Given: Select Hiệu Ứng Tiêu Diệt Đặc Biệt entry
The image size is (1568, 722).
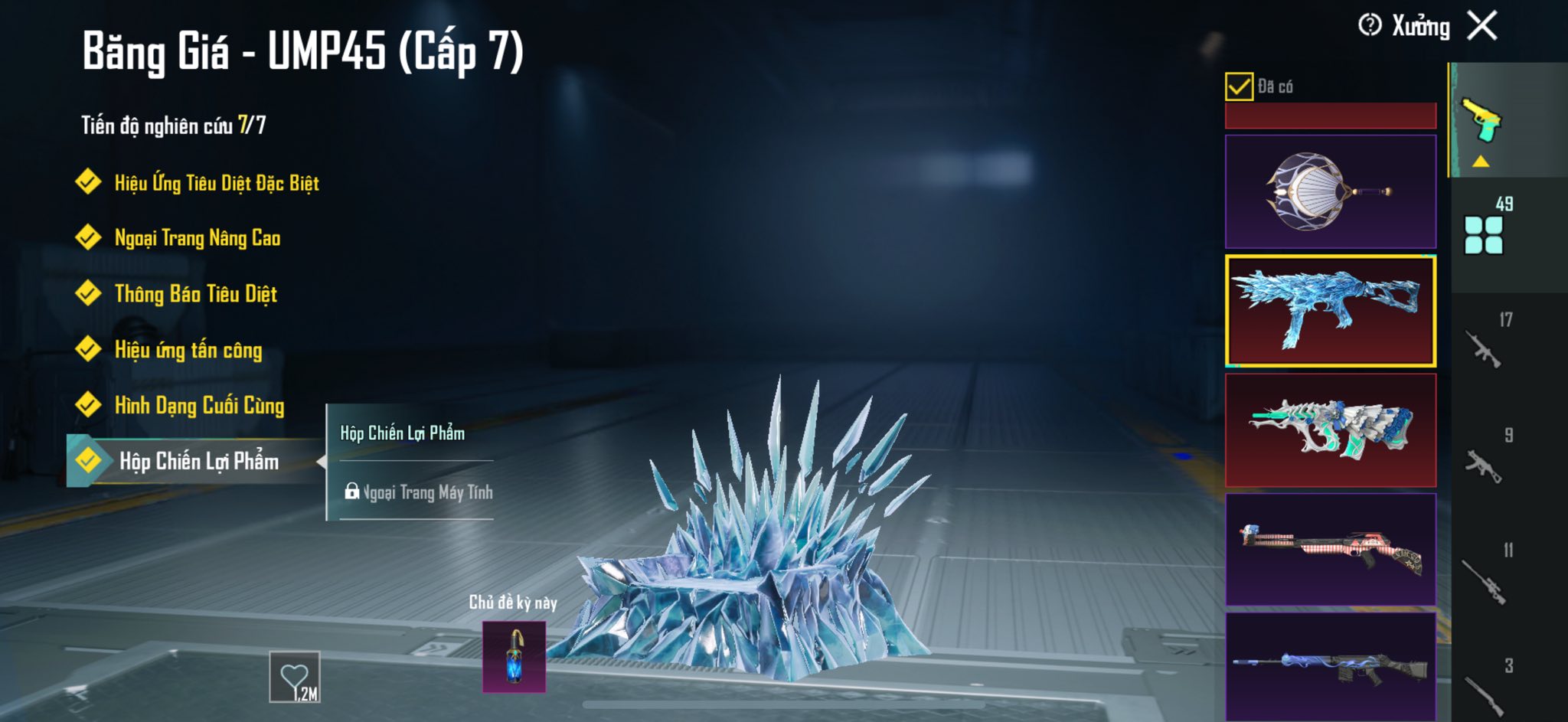Looking at the screenshot, I should [x=216, y=183].
